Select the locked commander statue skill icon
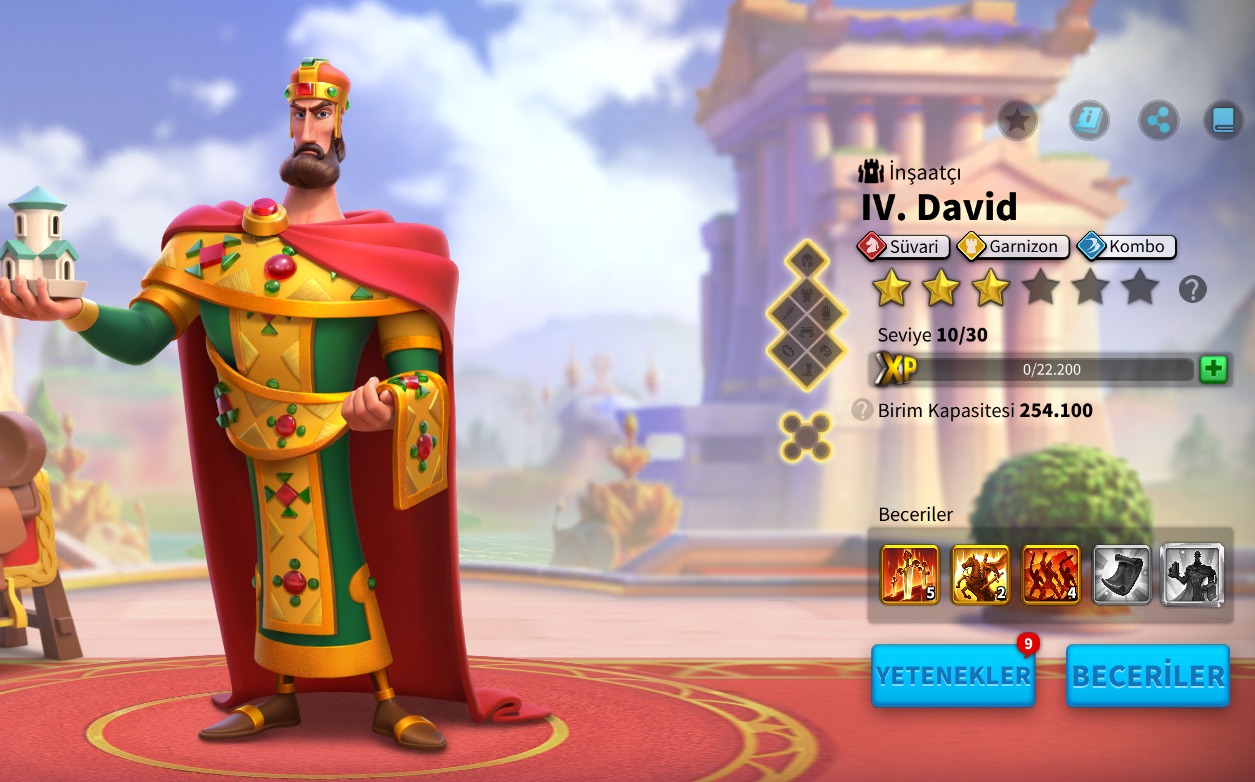Image resolution: width=1255 pixels, height=782 pixels. [1192, 575]
